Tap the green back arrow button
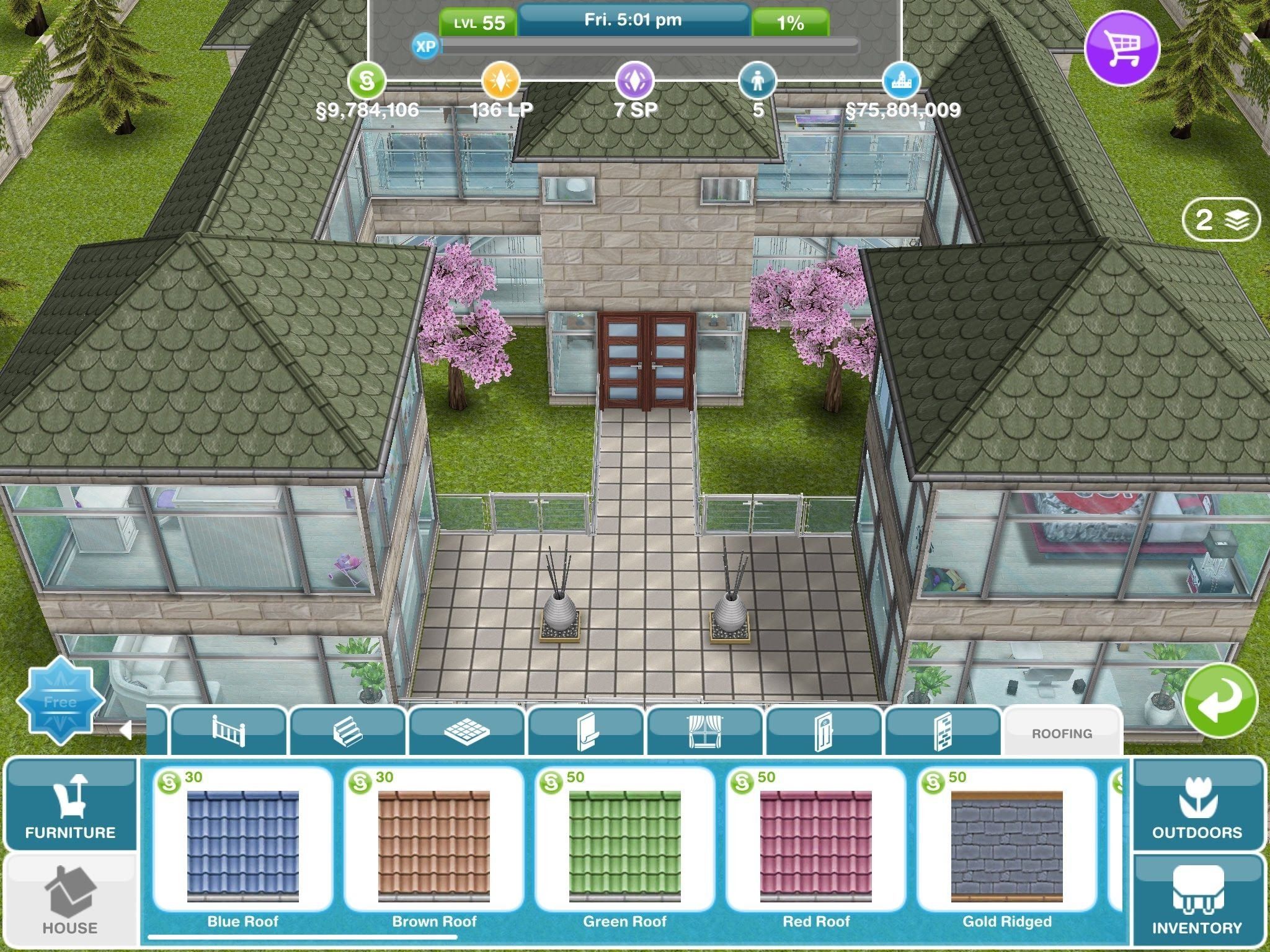 [1220, 701]
